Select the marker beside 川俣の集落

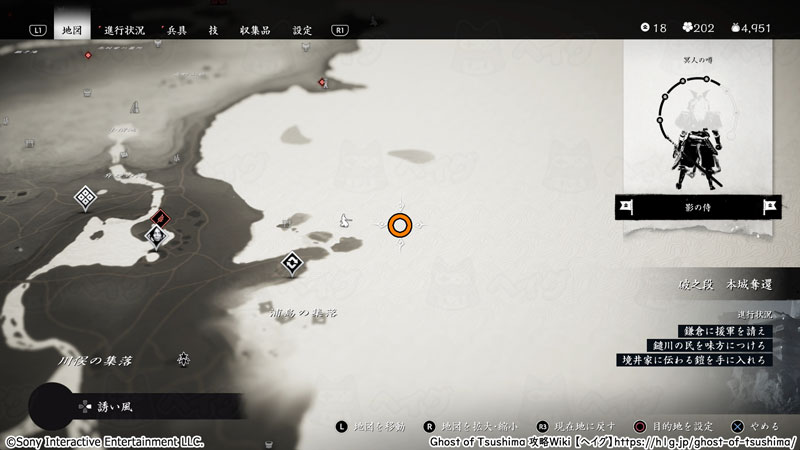pyautogui.click(x=184, y=358)
